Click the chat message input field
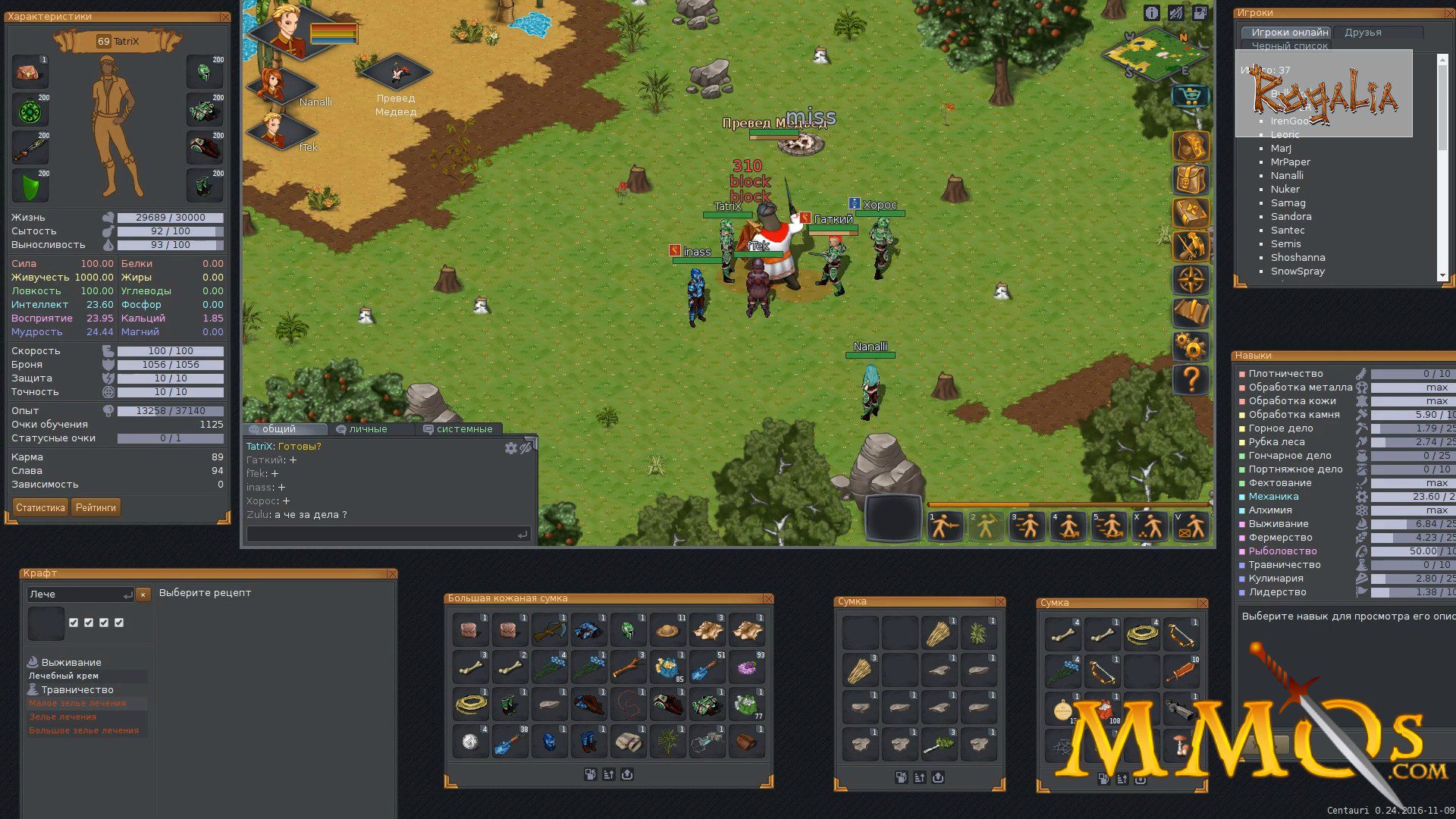This screenshot has height=819, width=1456. click(x=383, y=535)
